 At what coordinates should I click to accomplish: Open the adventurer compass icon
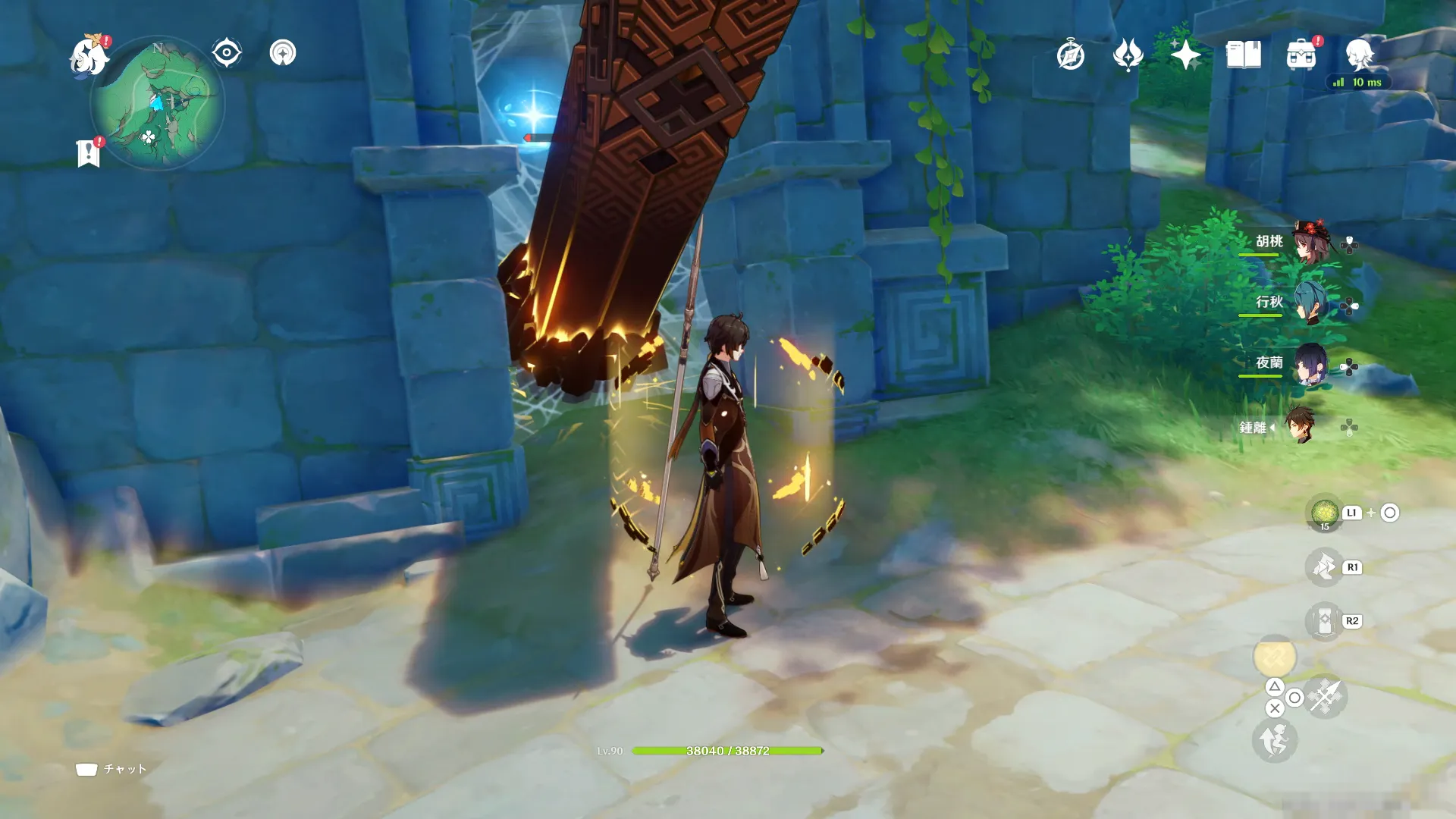(1070, 55)
